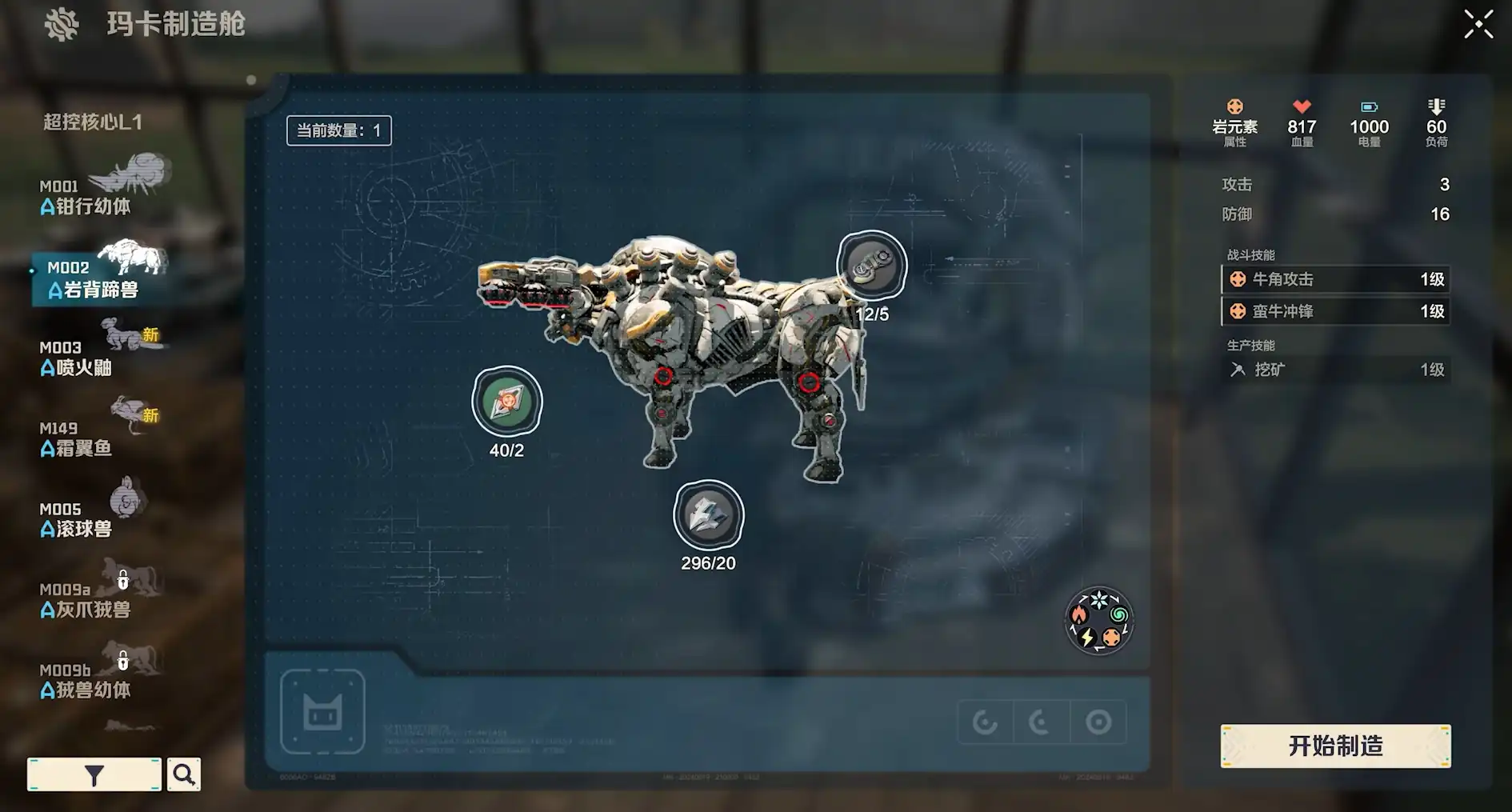The image size is (1512, 812).
Task: View the 蛮牛冲锋 combat skill
Action: [1335, 311]
